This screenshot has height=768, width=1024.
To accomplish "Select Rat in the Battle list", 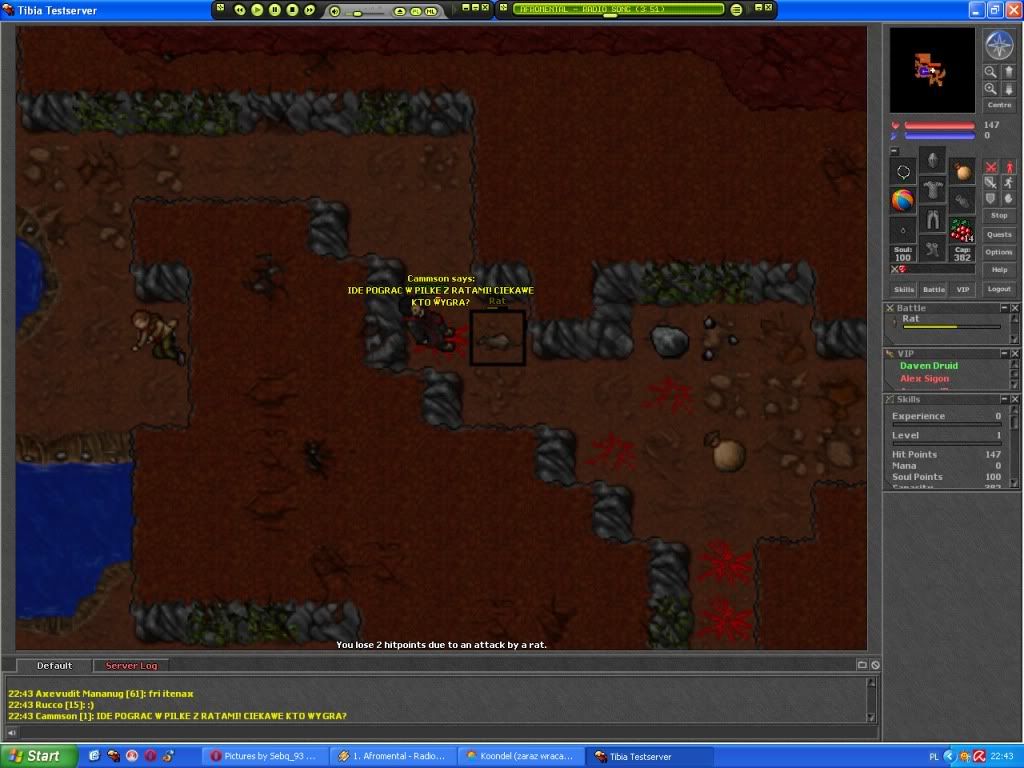I will (x=911, y=319).
